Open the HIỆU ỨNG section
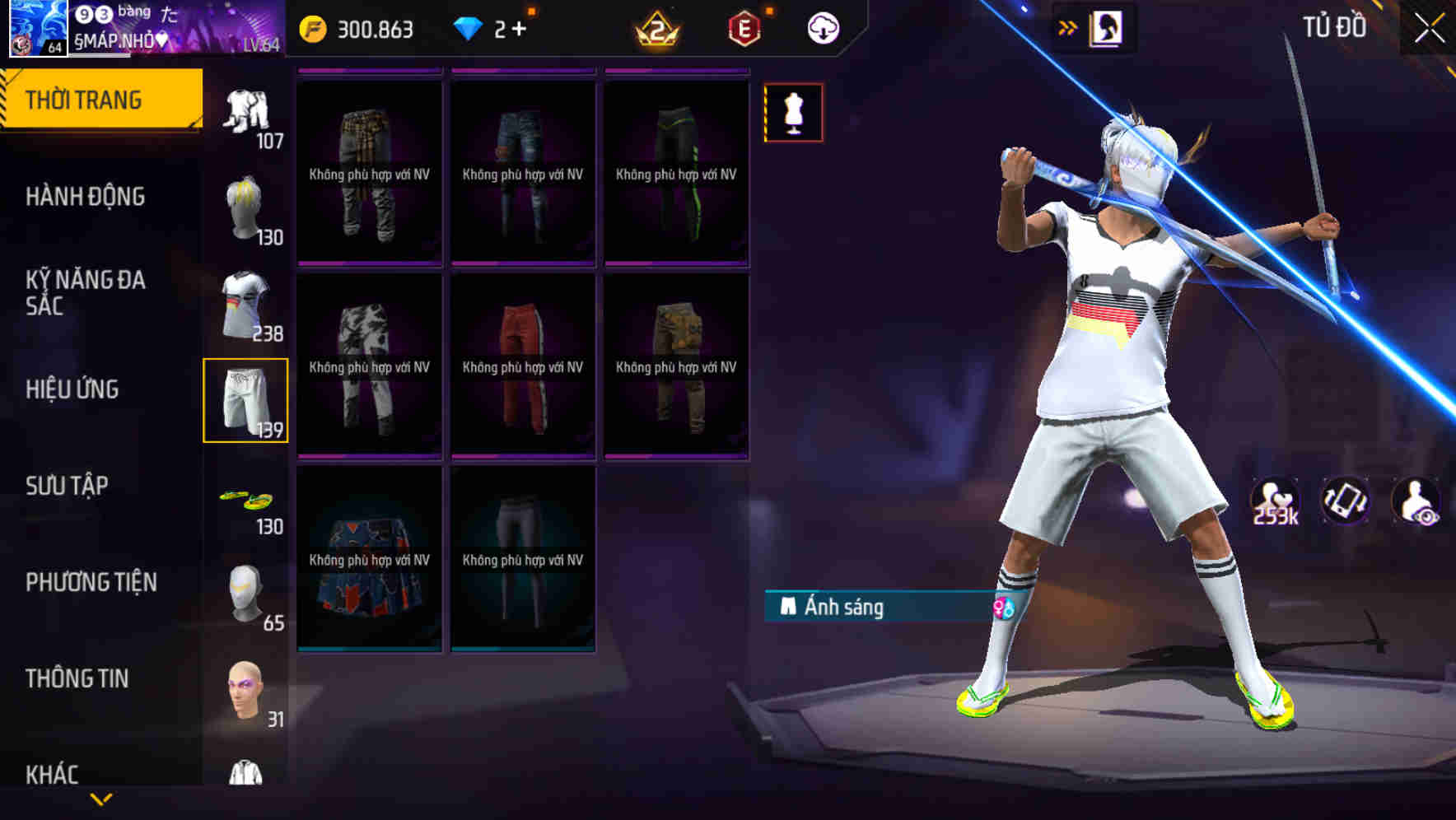 coord(72,389)
